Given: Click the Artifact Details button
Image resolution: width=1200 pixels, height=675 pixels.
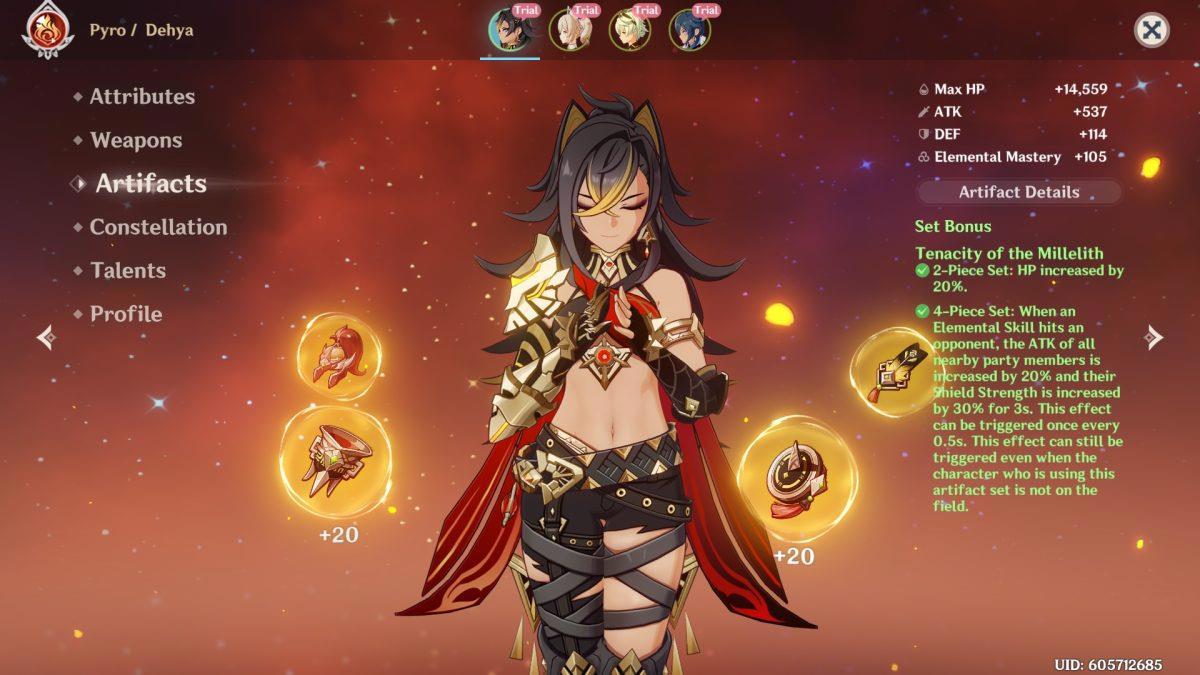Looking at the screenshot, I should tap(1018, 192).
